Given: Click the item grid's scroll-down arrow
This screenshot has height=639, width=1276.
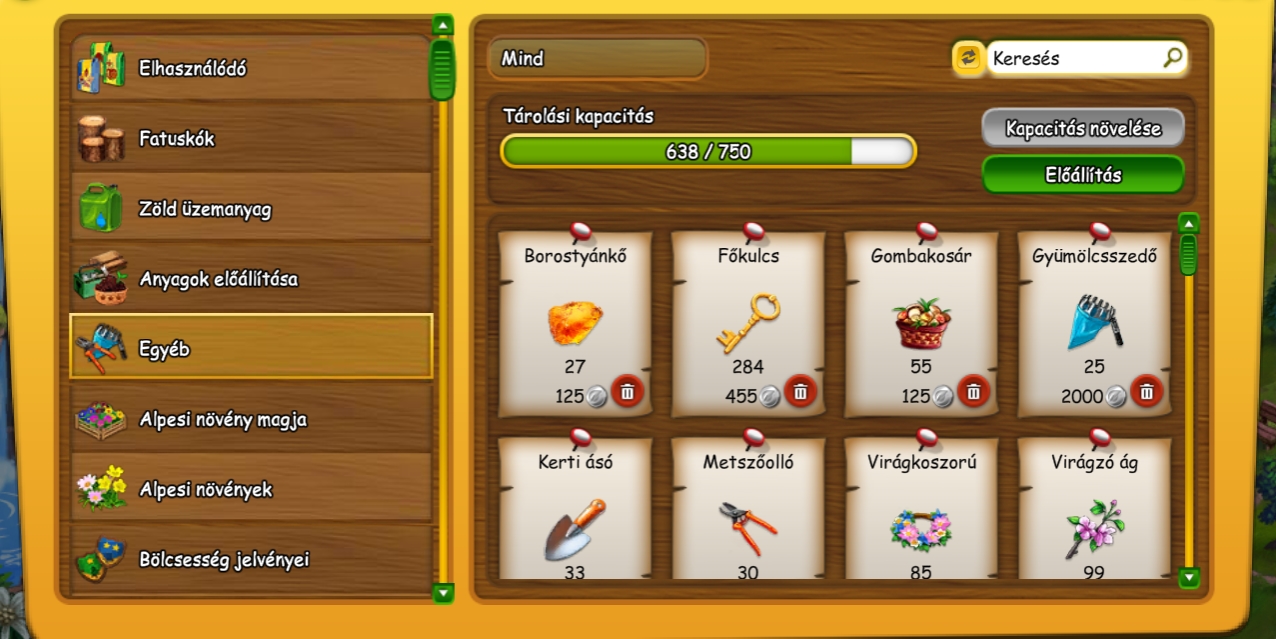Looking at the screenshot, I should 1188,577.
